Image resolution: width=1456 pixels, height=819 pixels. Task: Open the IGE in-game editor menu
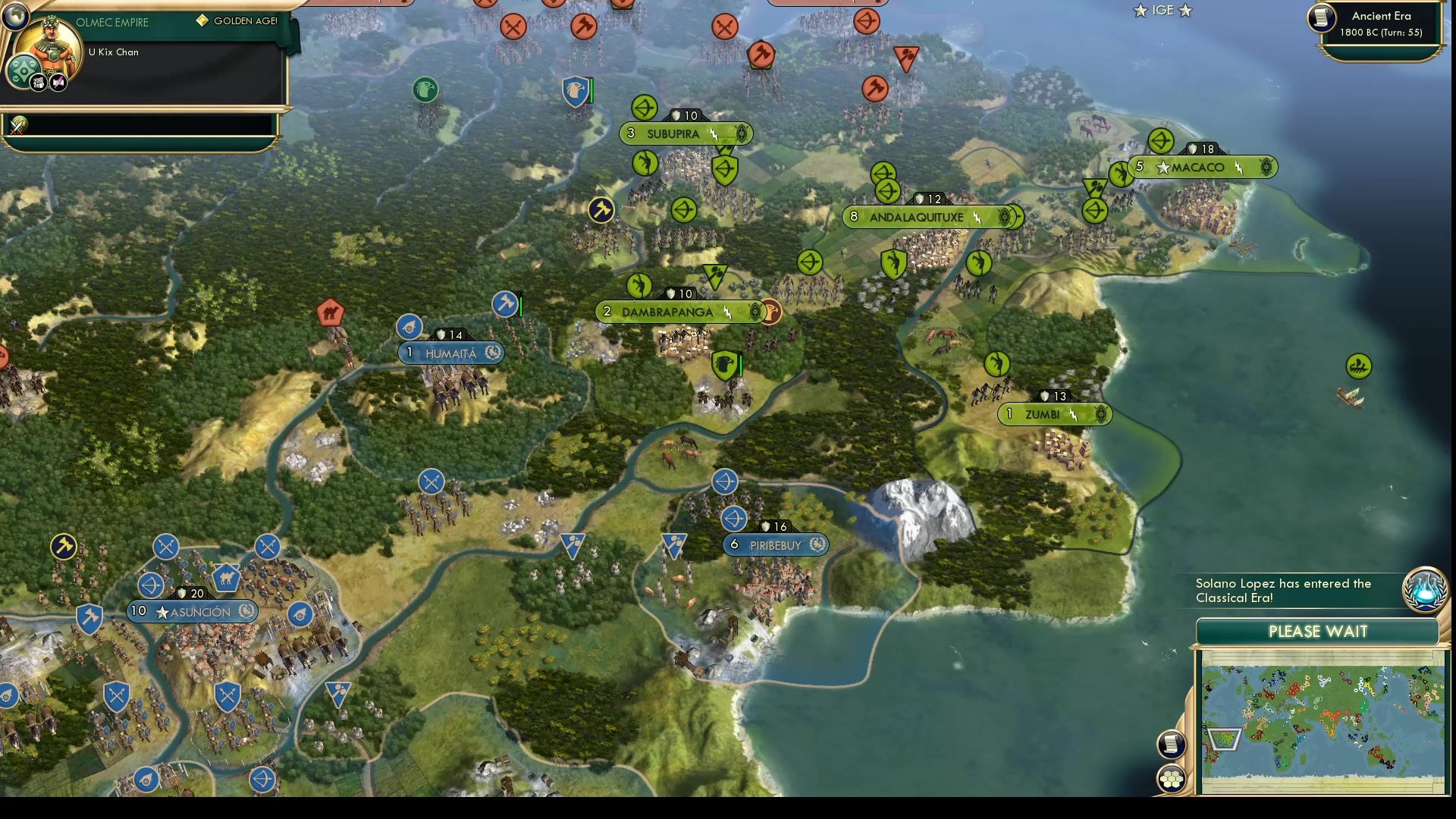tap(1163, 11)
